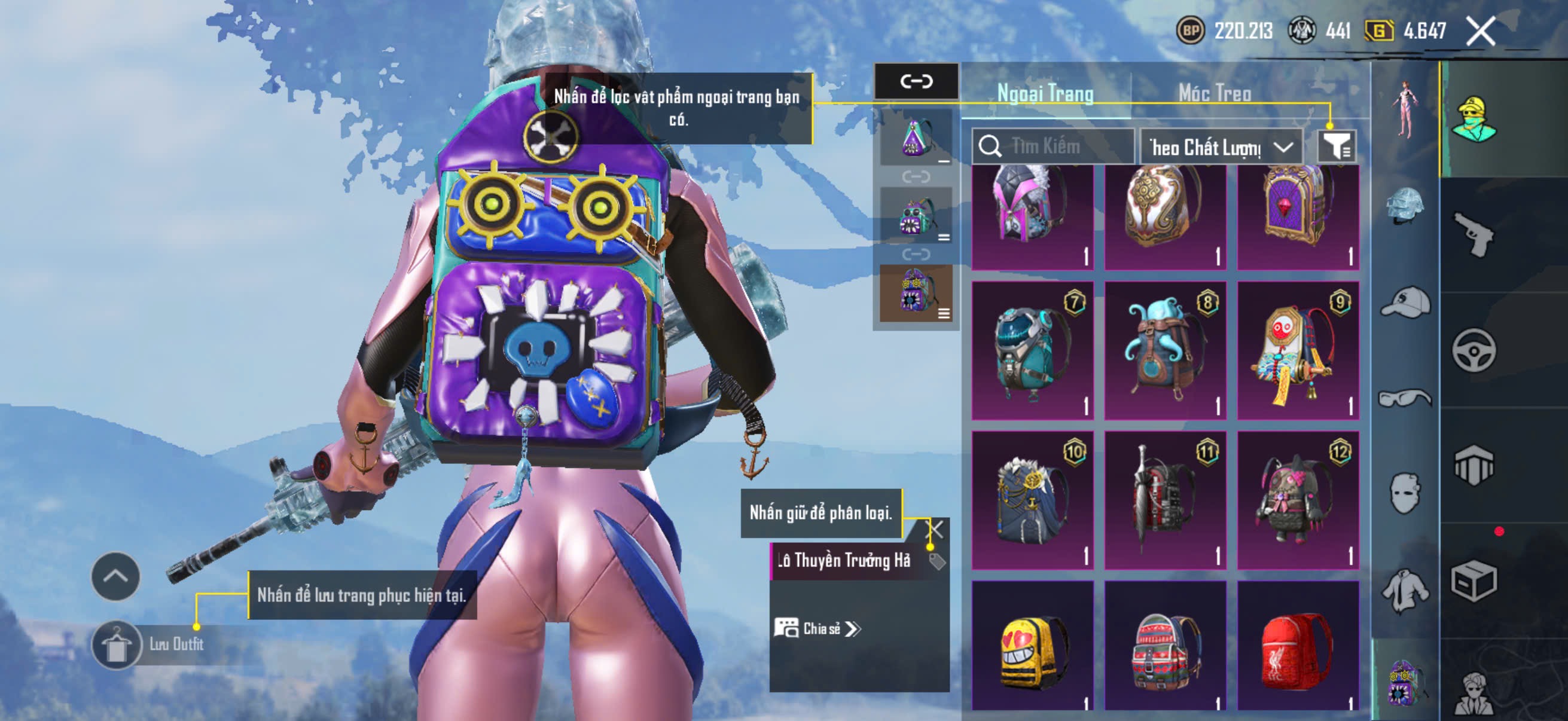The width and height of the screenshot is (1568, 721).
Task: Expand the round up-arrow button
Action: point(115,576)
